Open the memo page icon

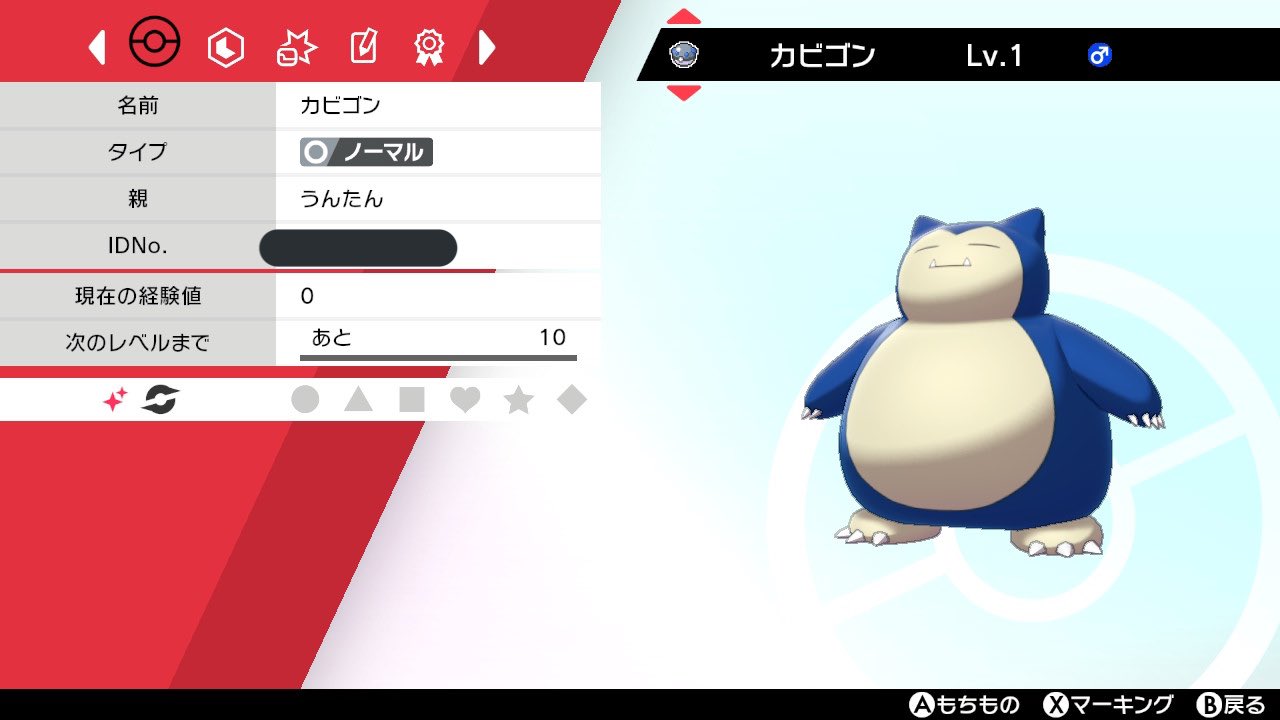(x=362, y=45)
